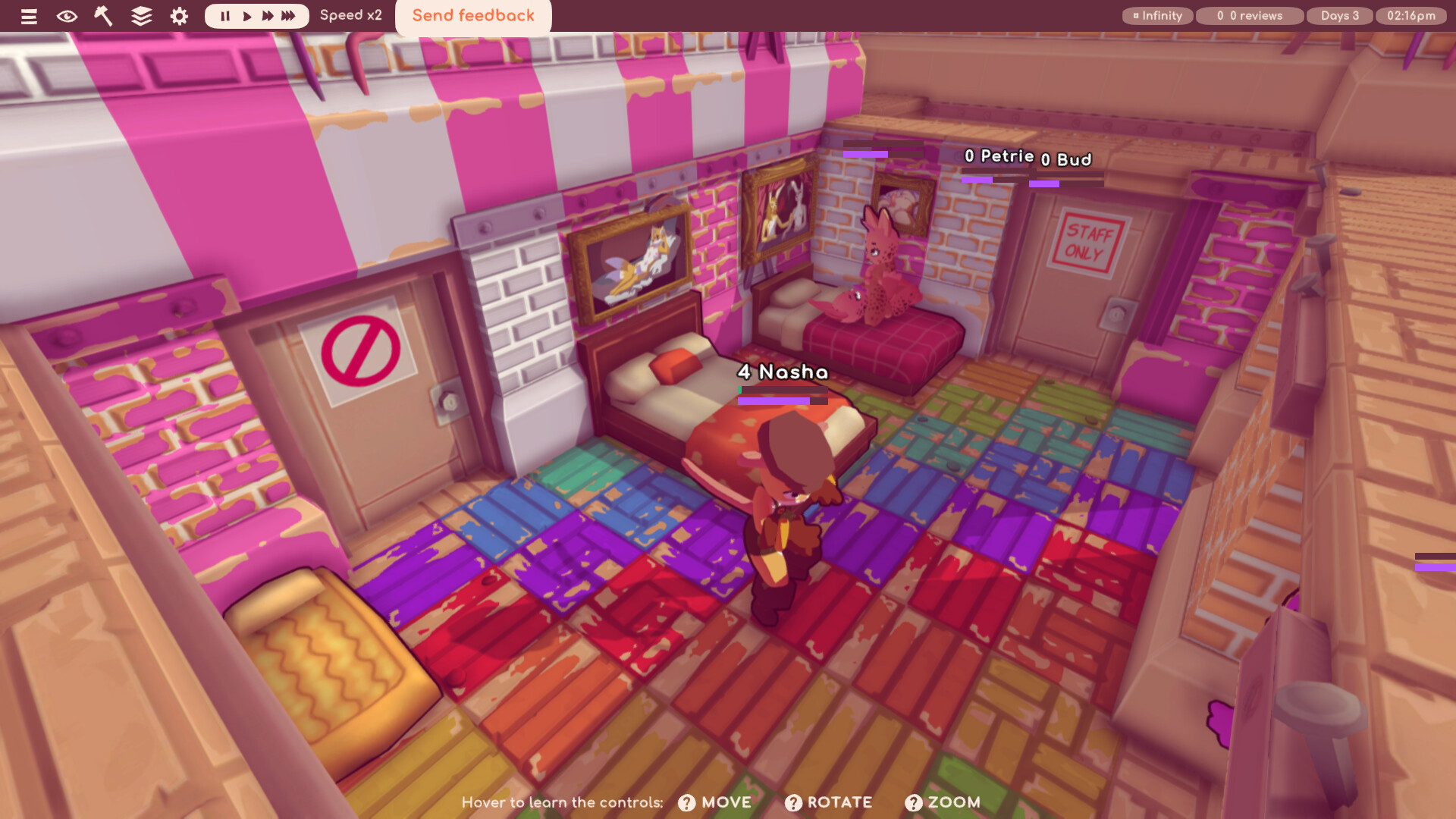
Task: Click the 02:16pm clock display
Action: click(x=1412, y=15)
